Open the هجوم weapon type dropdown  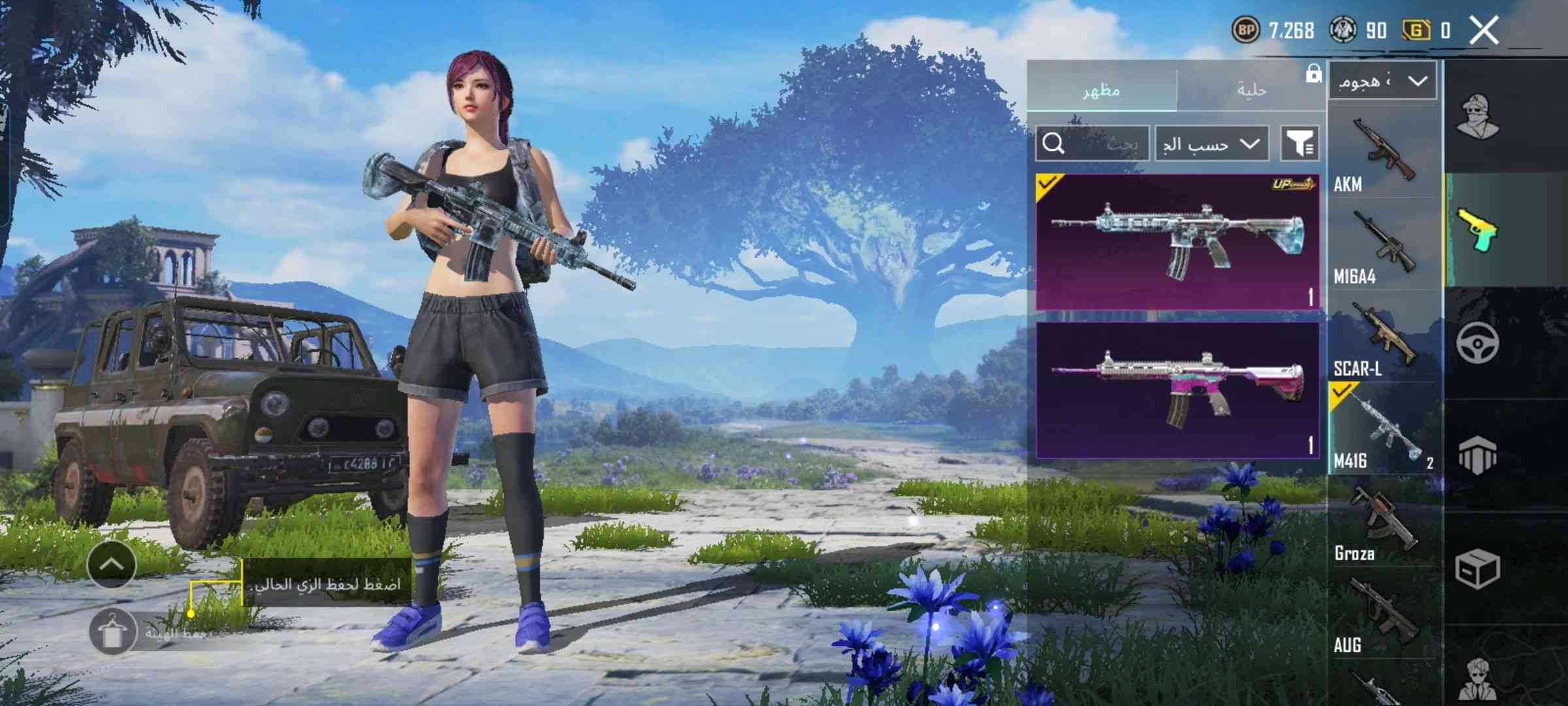point(1382,82)
